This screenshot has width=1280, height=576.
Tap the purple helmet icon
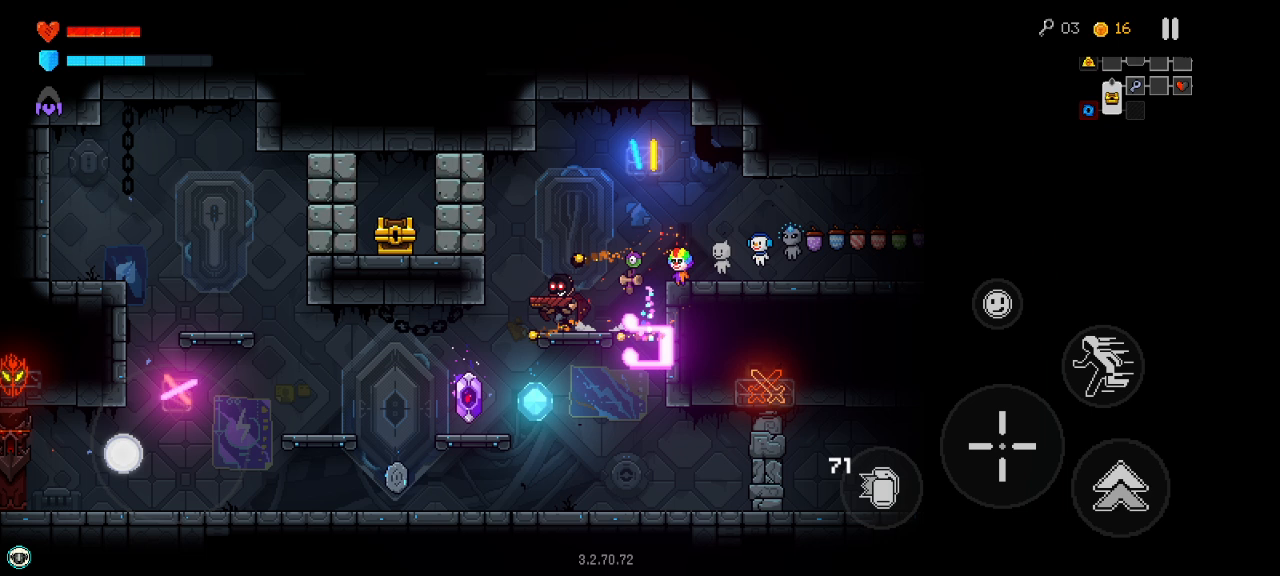click(x=48, y=101)
